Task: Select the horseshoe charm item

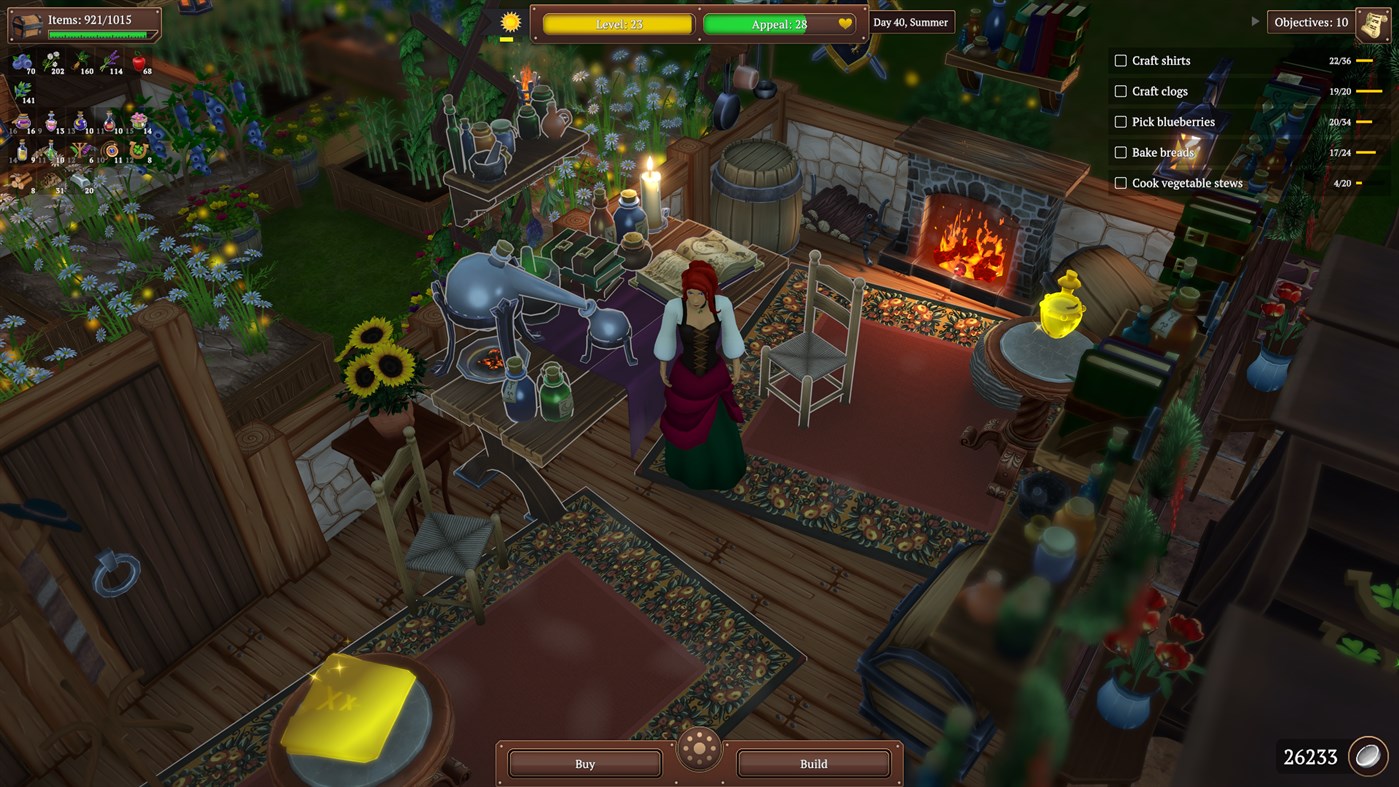Action: click(137, 149)
